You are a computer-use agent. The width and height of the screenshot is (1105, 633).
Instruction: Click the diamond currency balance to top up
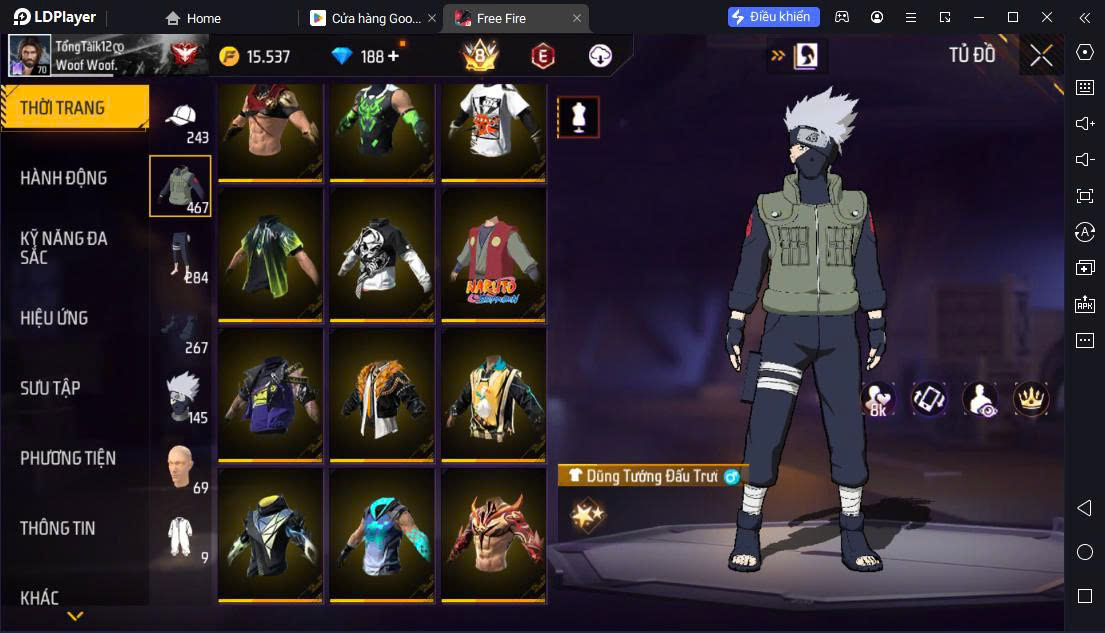click(x=366, y=56)
